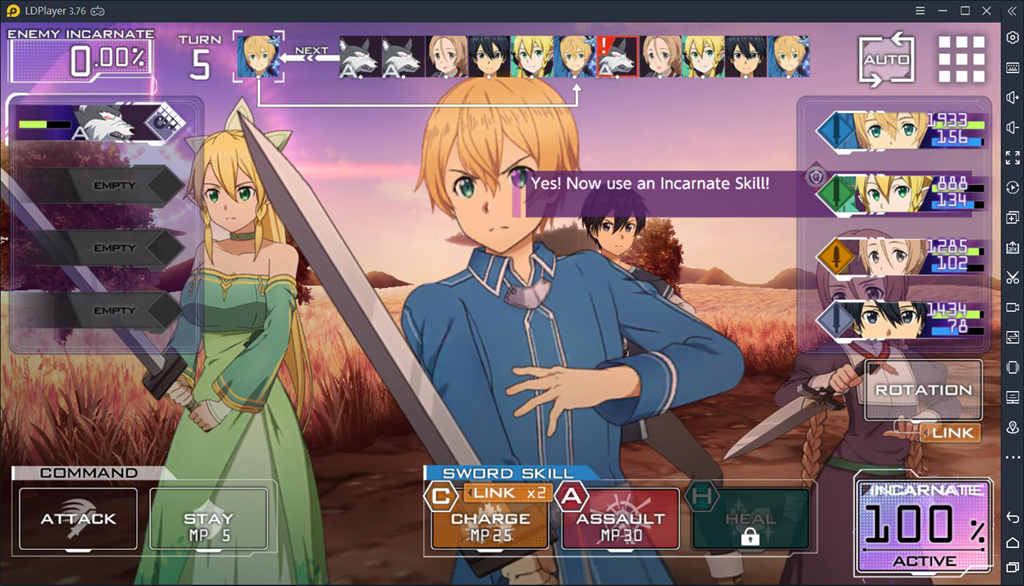This screenshot has height=586, width=1024.
Task: Click the Link tag below Rotation
Action: (x=950, y=433)
